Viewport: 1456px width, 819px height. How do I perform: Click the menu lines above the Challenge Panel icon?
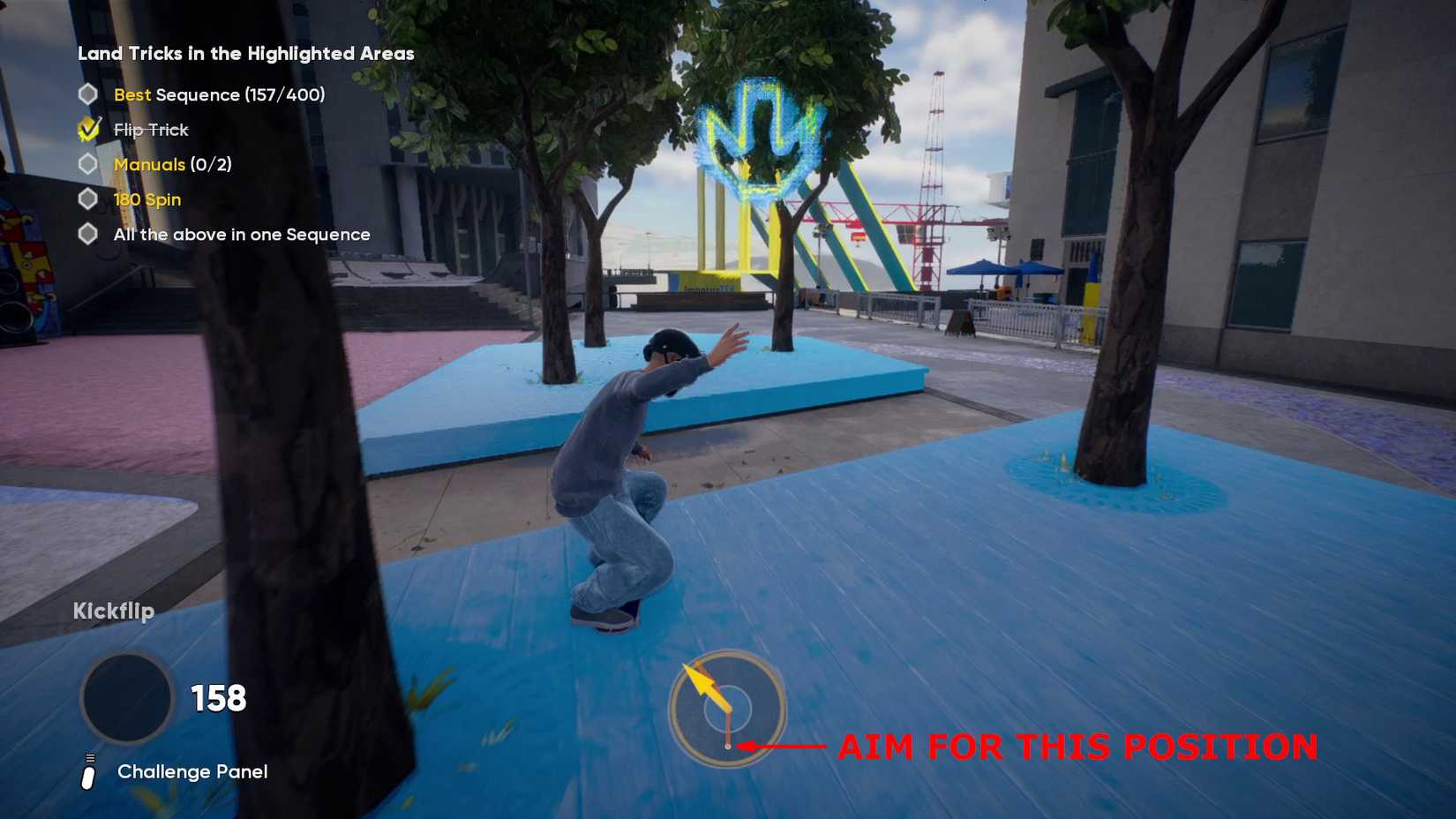pyautogui.click(x=88, y=755)
